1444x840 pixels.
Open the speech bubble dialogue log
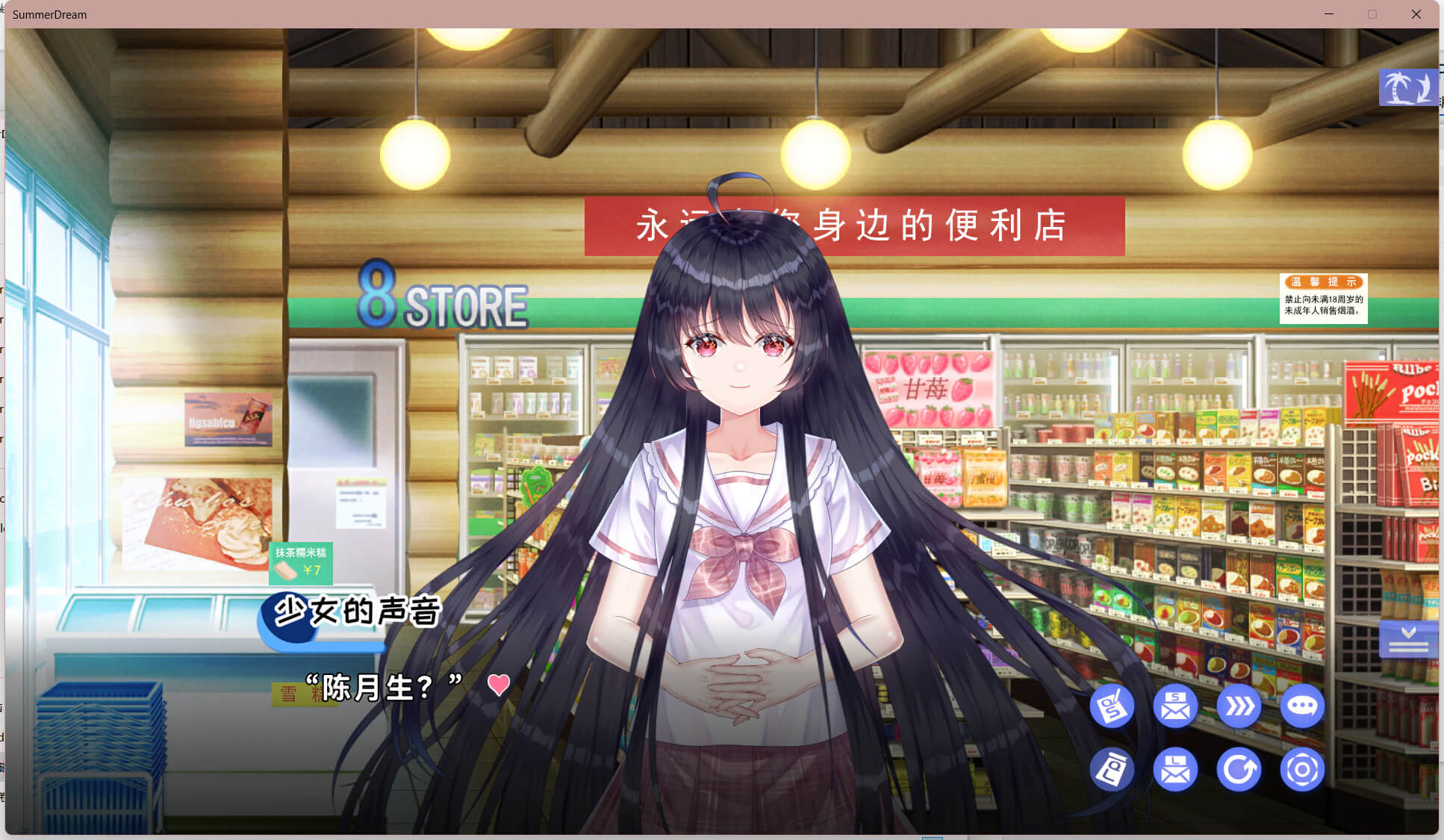(1302, 706)
